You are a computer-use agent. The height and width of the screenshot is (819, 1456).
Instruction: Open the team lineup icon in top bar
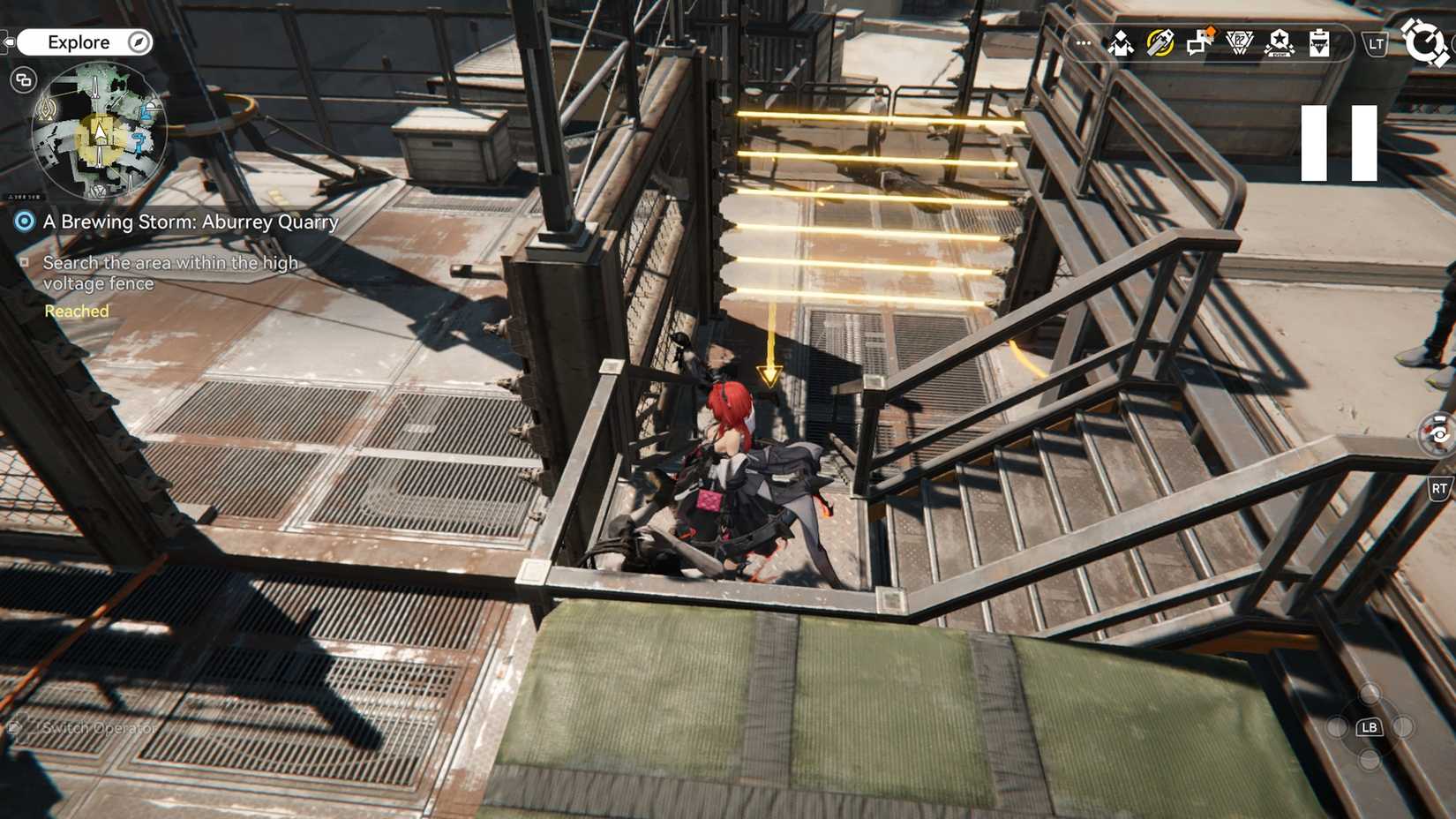1121,41
